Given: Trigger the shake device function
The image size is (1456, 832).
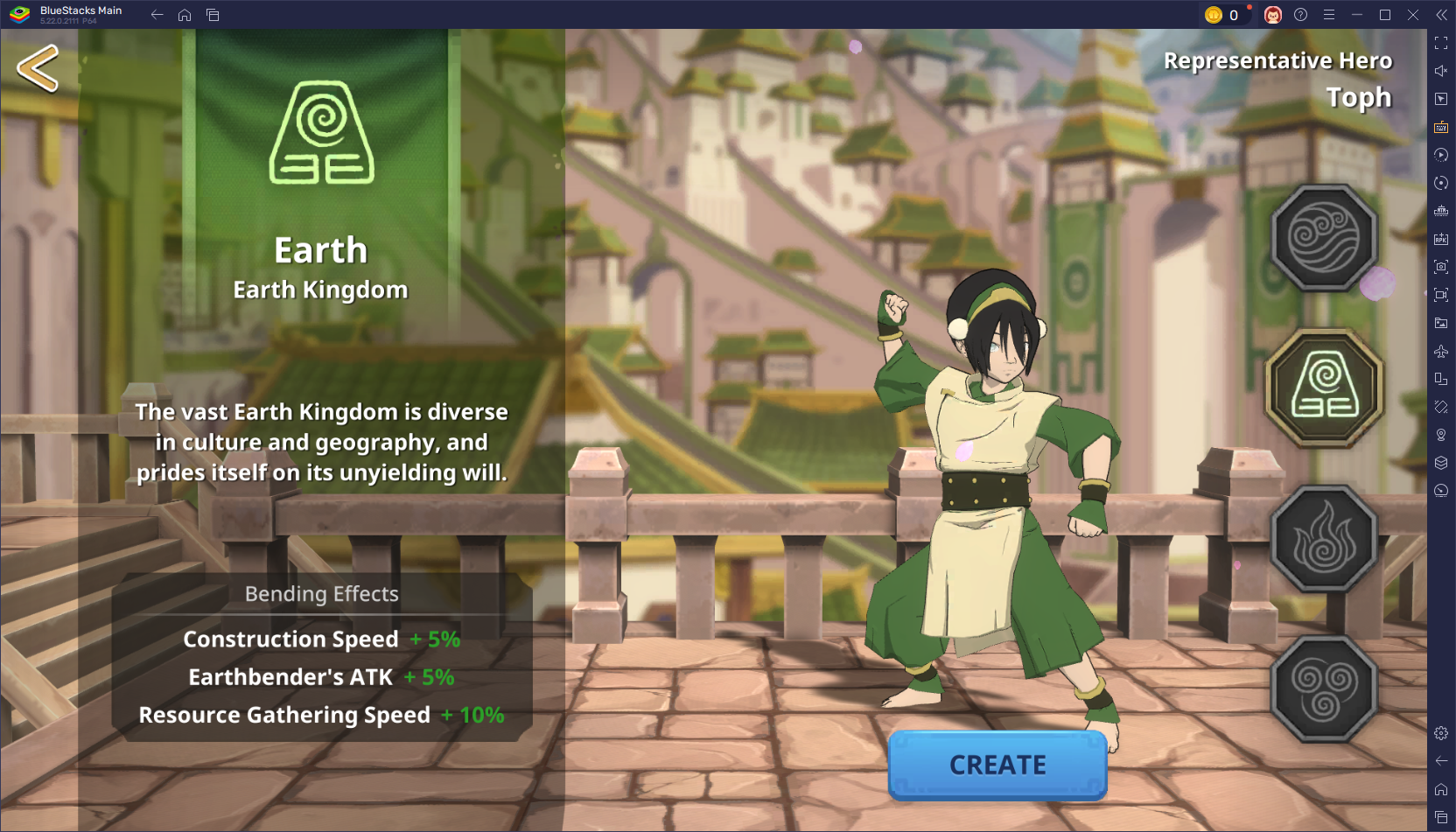Looking at the screenshot, I should pyautogui.click(x=1440, y=407).
